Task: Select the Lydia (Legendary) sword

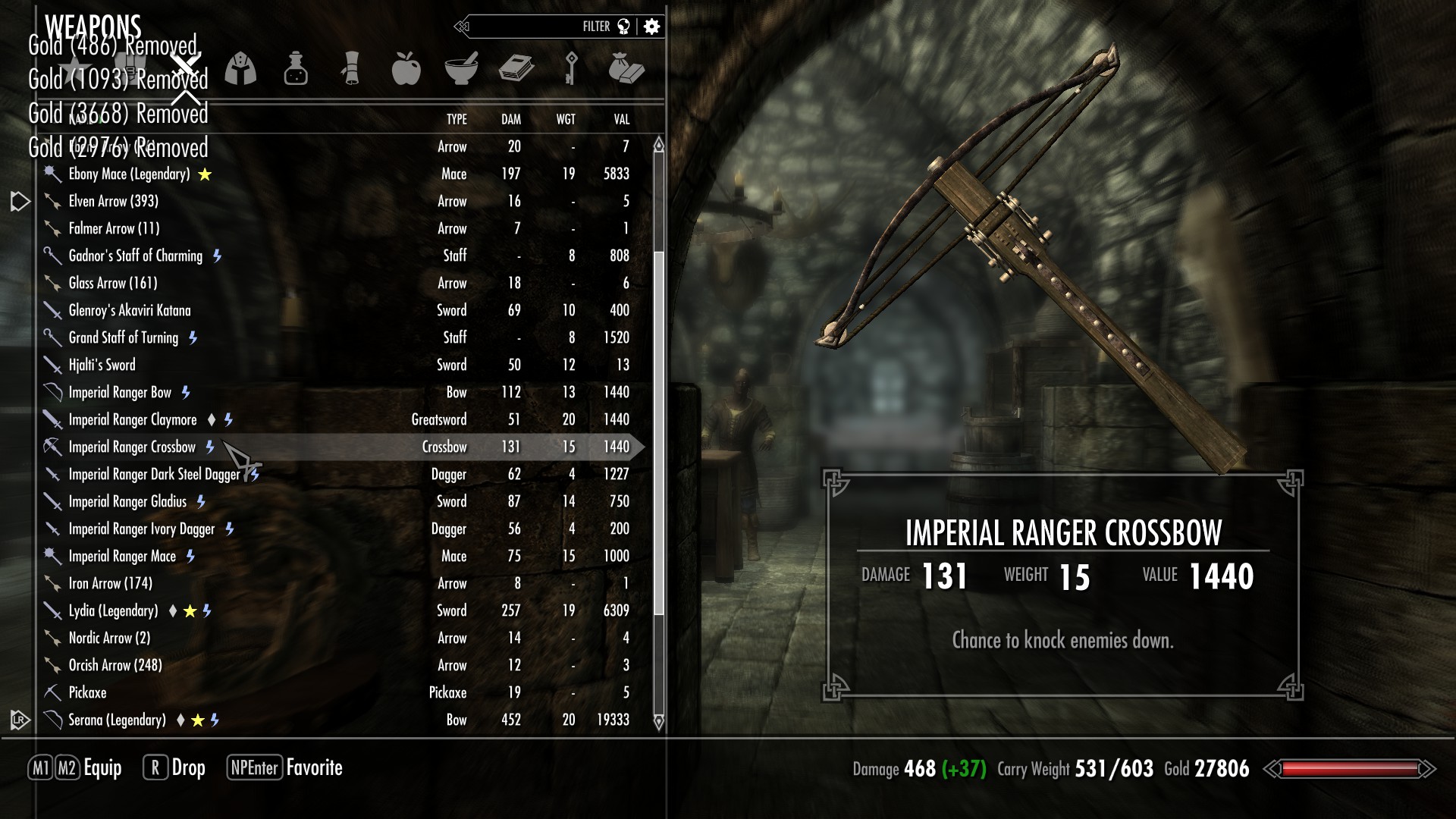Action: 114,611
